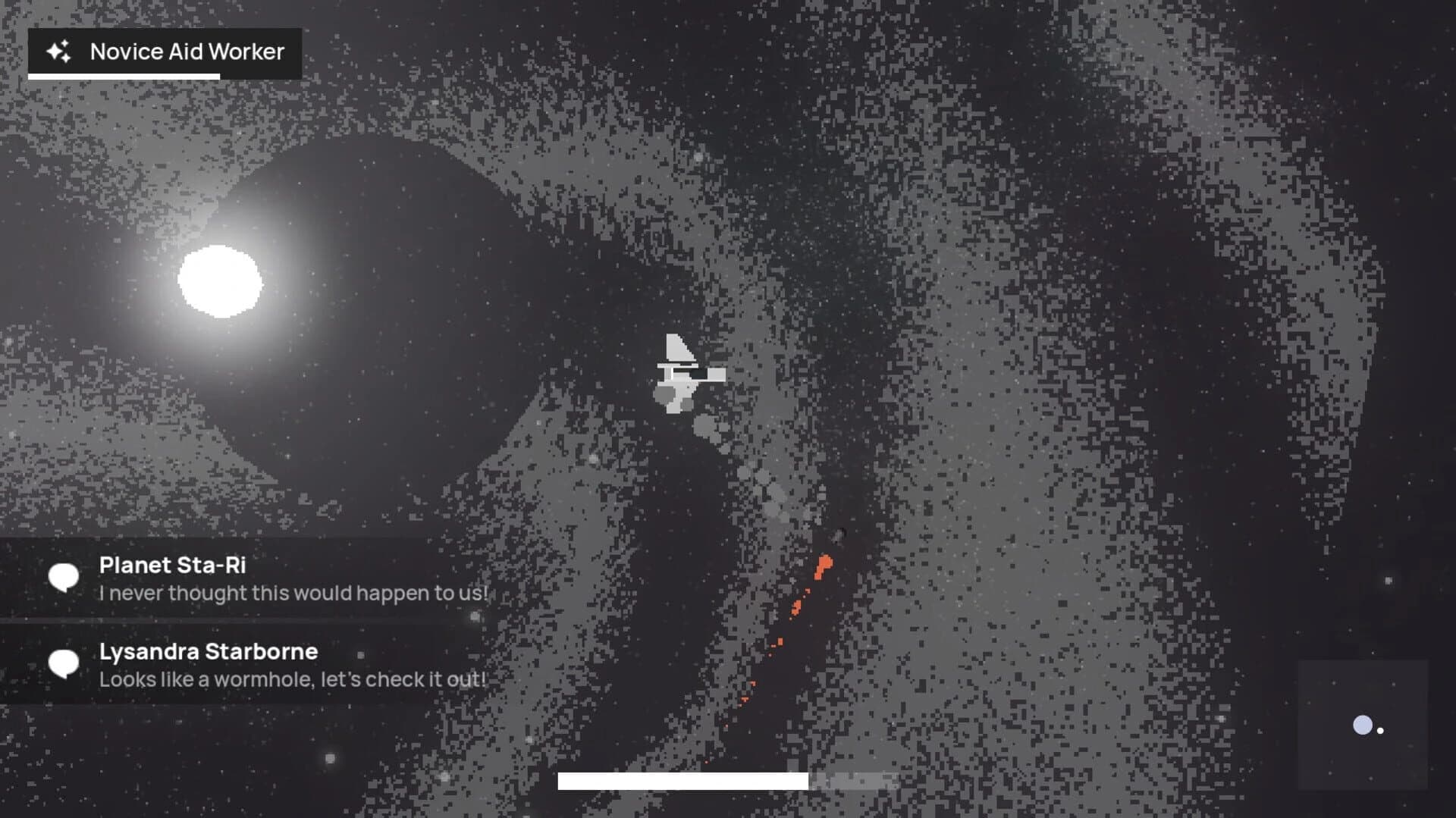This screenshot has width=1456, height=818.
Task: Select the speech bubble icon beside Planet Sta-Ri
Action: [x=65, y=578]
